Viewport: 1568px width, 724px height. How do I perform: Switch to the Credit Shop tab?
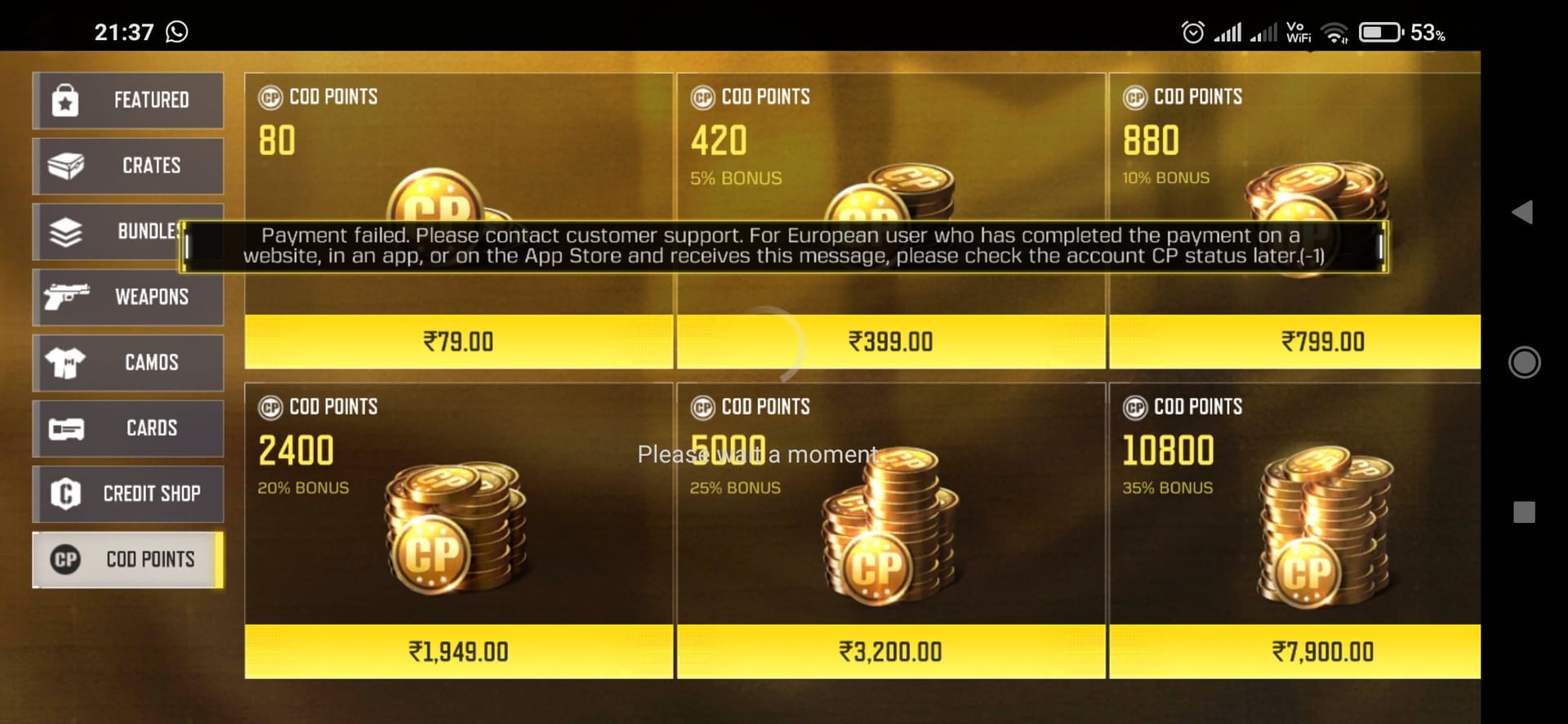[x=128, y=494]
